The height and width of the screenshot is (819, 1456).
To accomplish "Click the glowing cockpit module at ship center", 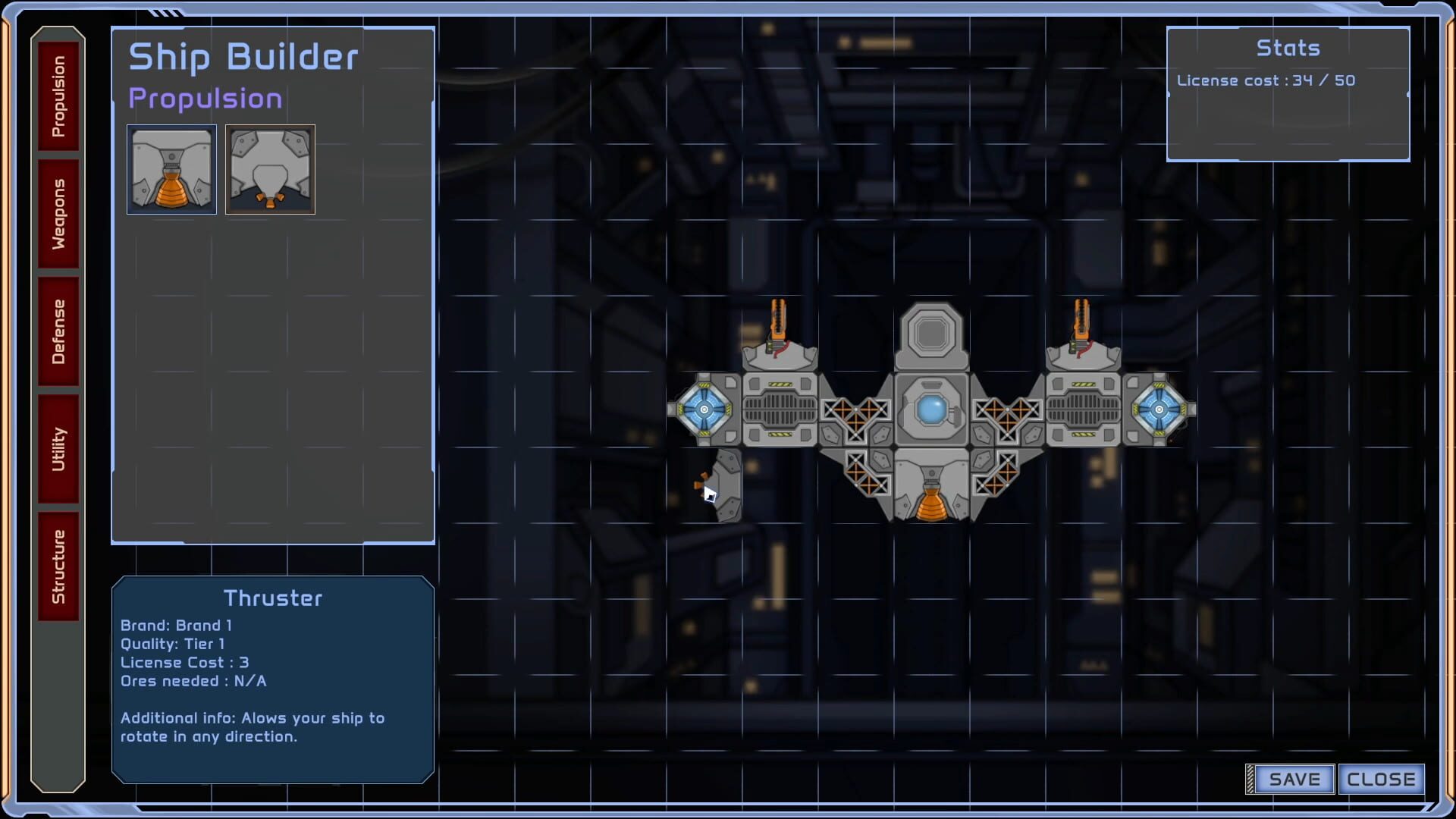I will click(x=932, y=409).
